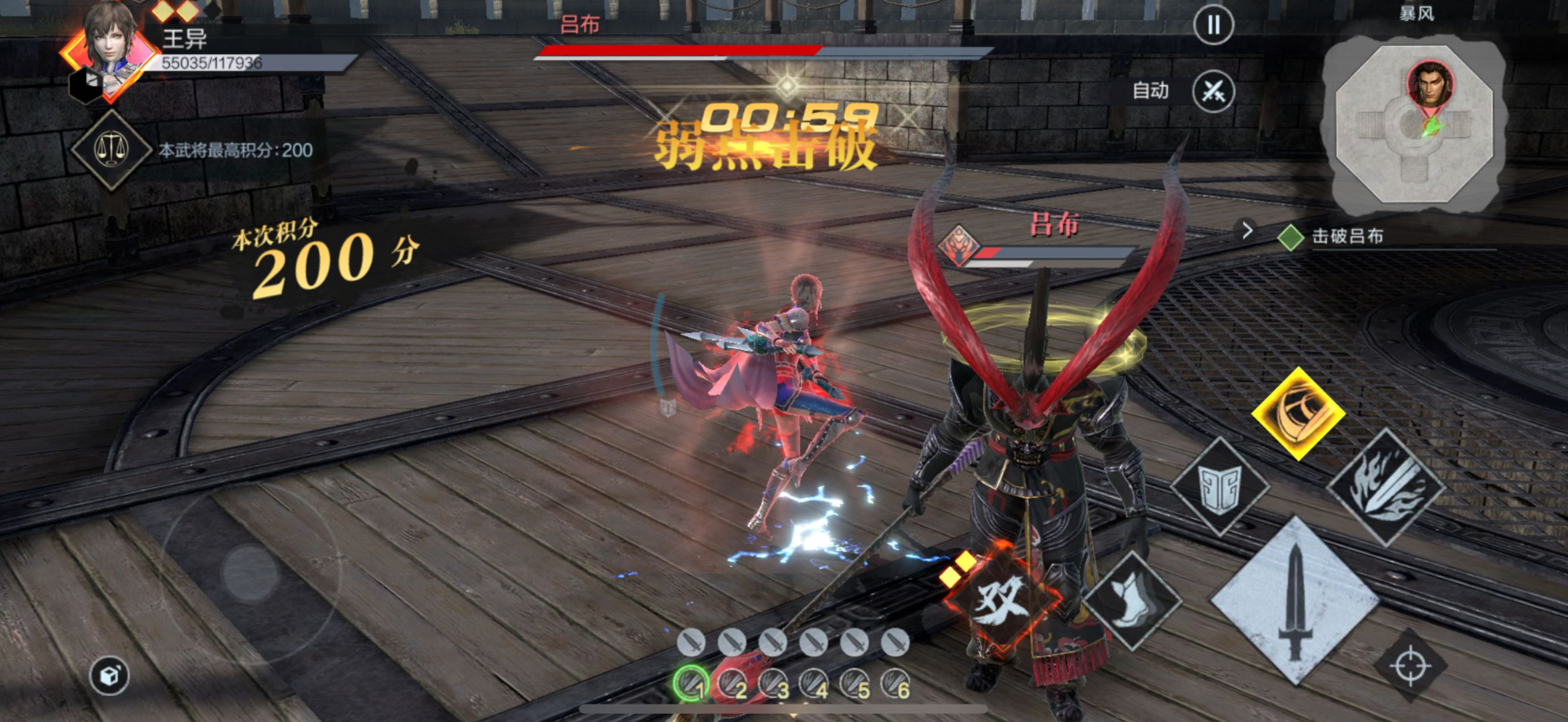
Task: Tap the main sword attack button
Action: (1294, 600)
